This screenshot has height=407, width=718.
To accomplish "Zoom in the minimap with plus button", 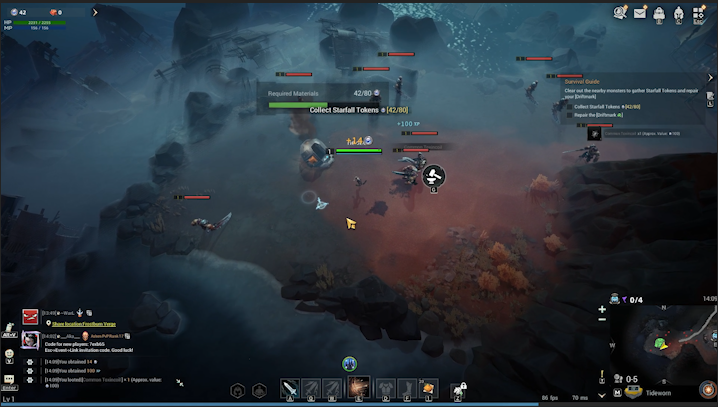I will pos(602,310).
